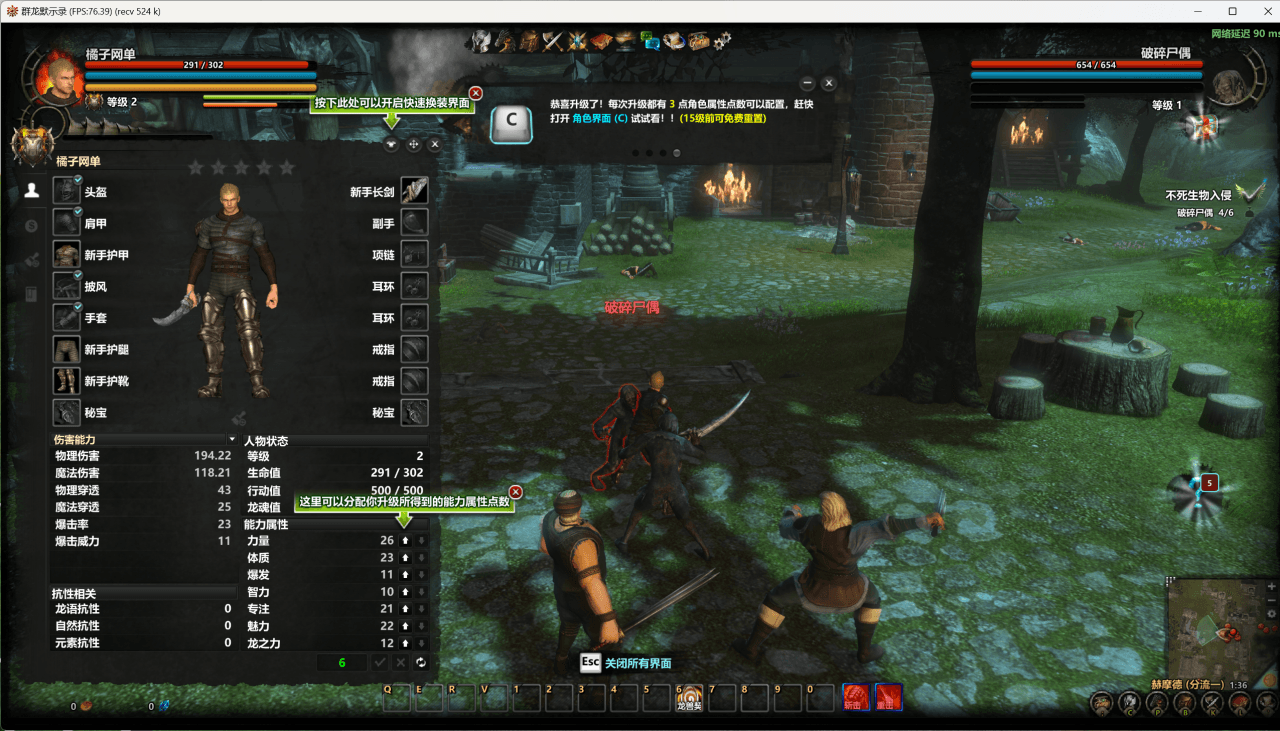Activate the 龙兽契 skill in hotbar slot 6
1280x731 pixels.
(688, 696)
